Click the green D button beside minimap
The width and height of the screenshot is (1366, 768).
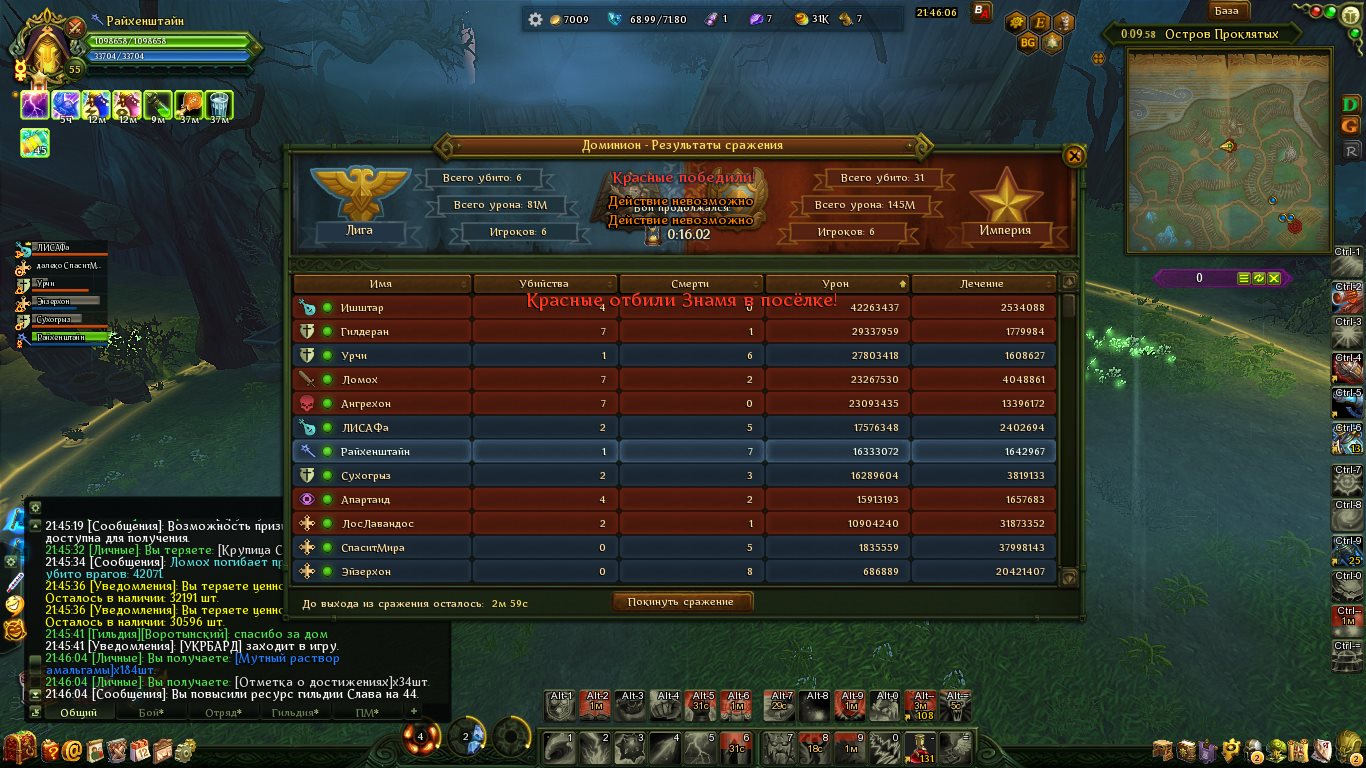click(1351, 104)
